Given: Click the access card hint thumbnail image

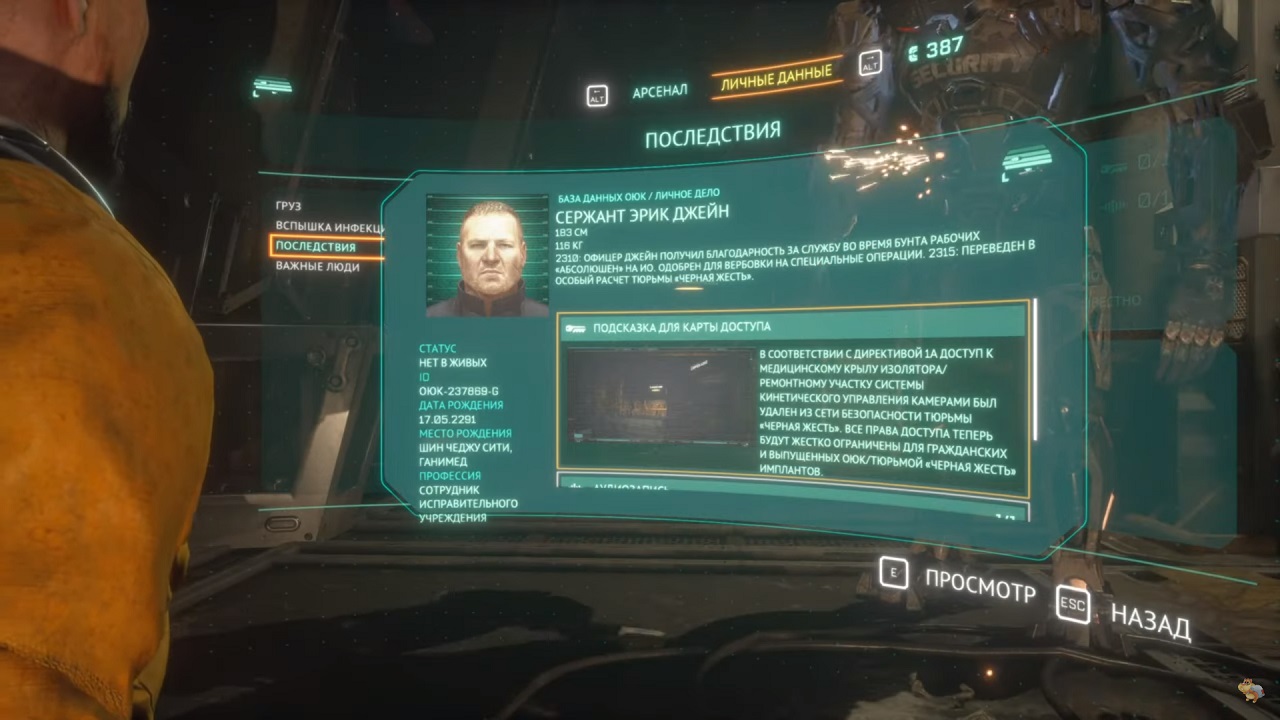Looking at the screenshot, I should [659, 396].
